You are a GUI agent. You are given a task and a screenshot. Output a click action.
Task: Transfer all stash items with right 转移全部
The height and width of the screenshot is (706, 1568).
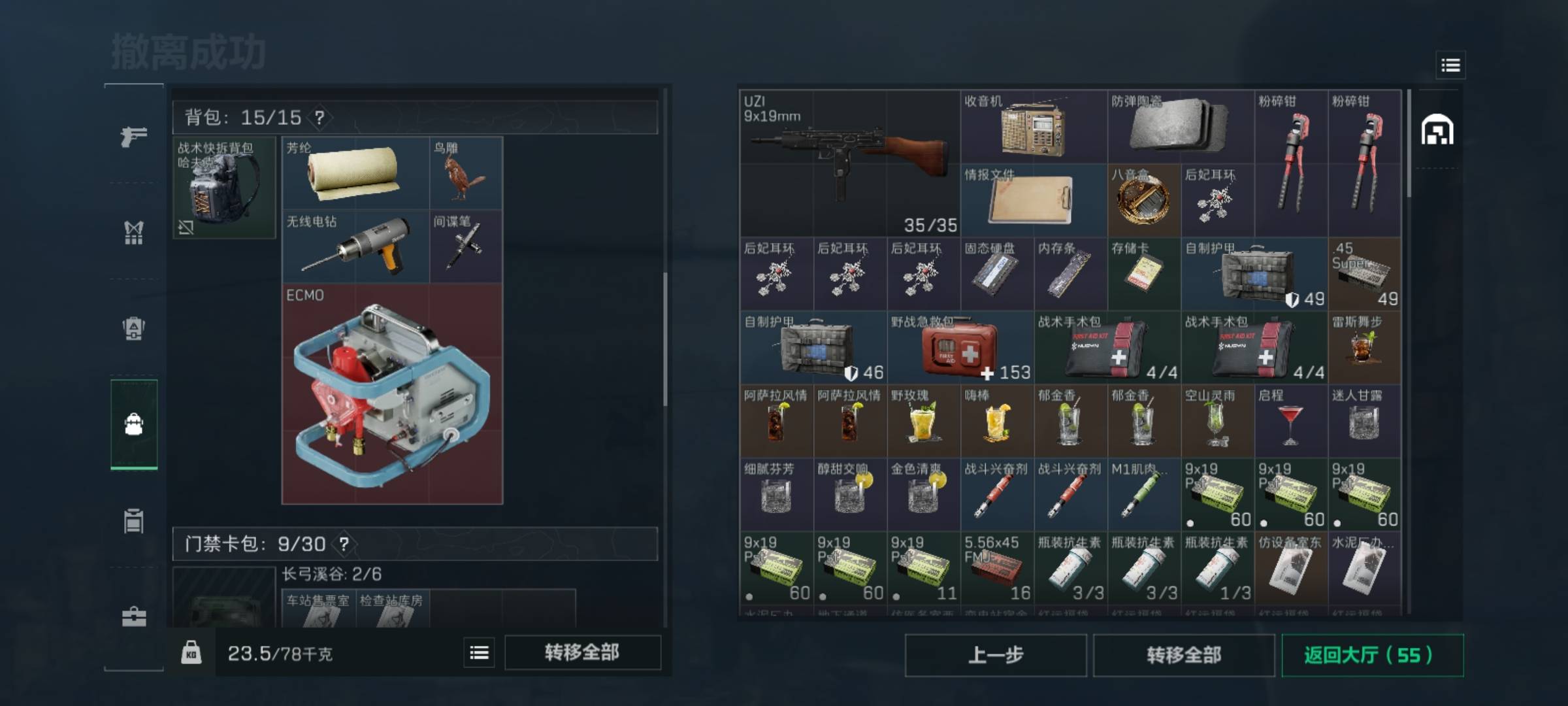tap(1183, 655)
